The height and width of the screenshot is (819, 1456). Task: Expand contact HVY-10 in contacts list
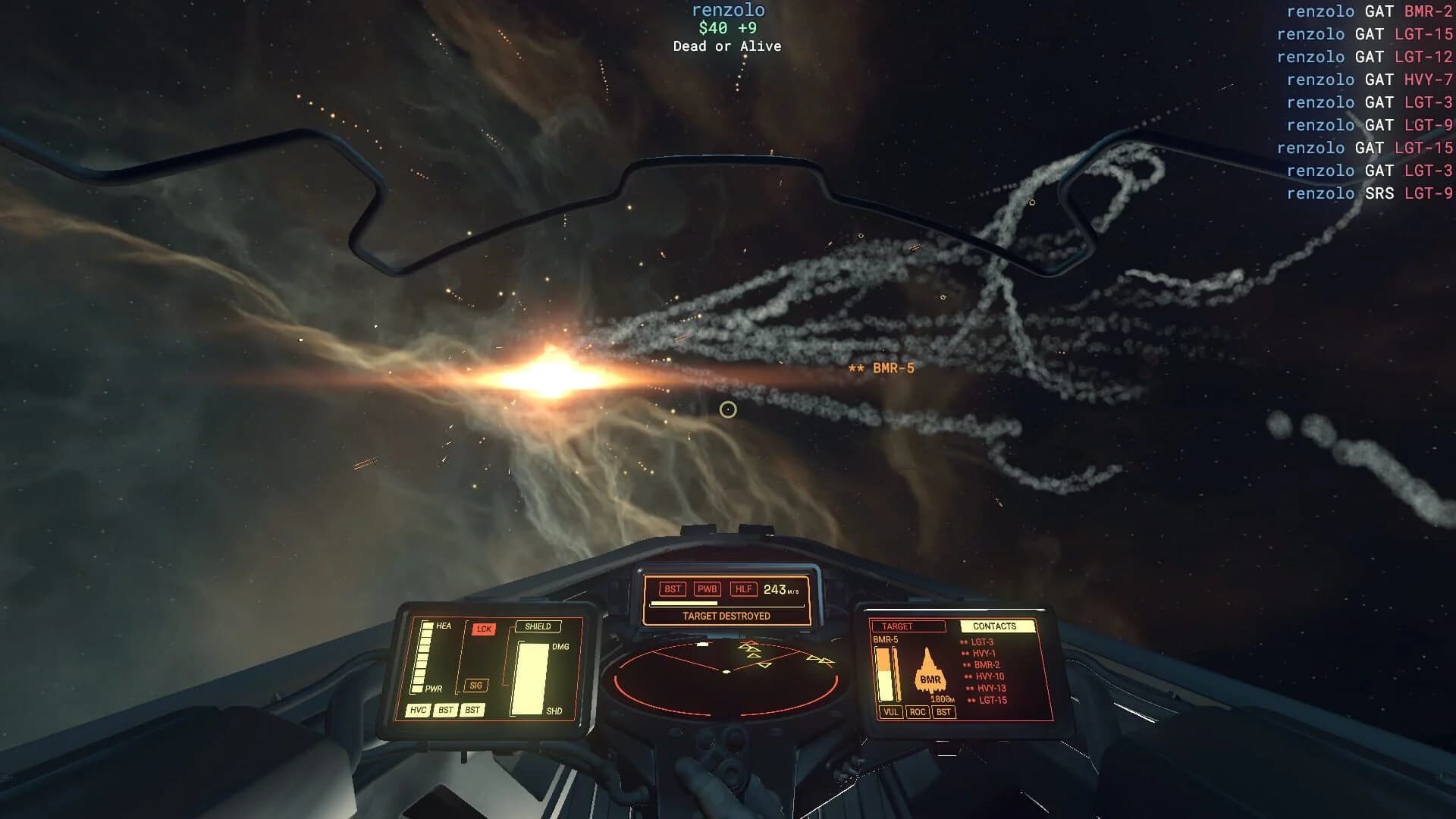pyautogui.click(x=990, y=676)
